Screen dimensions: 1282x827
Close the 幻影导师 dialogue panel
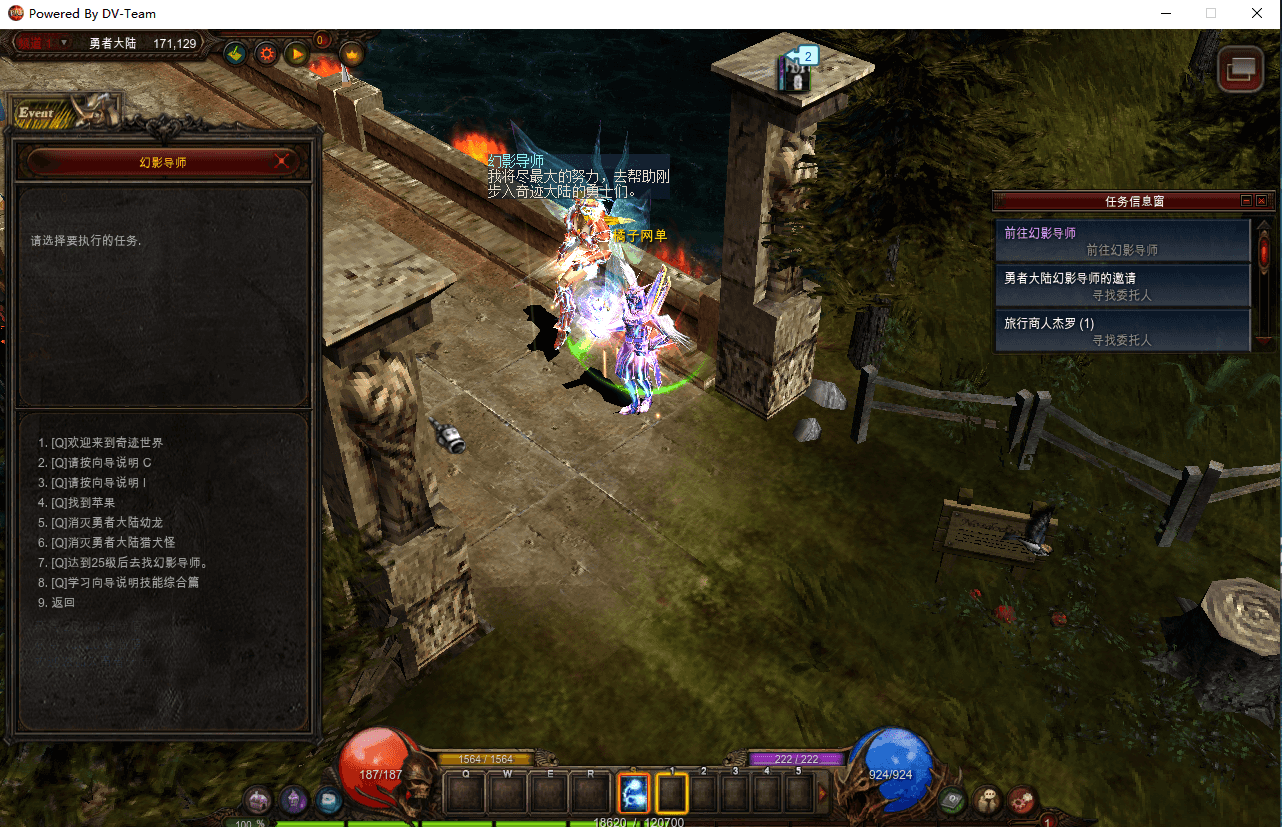tap(283, 161)
